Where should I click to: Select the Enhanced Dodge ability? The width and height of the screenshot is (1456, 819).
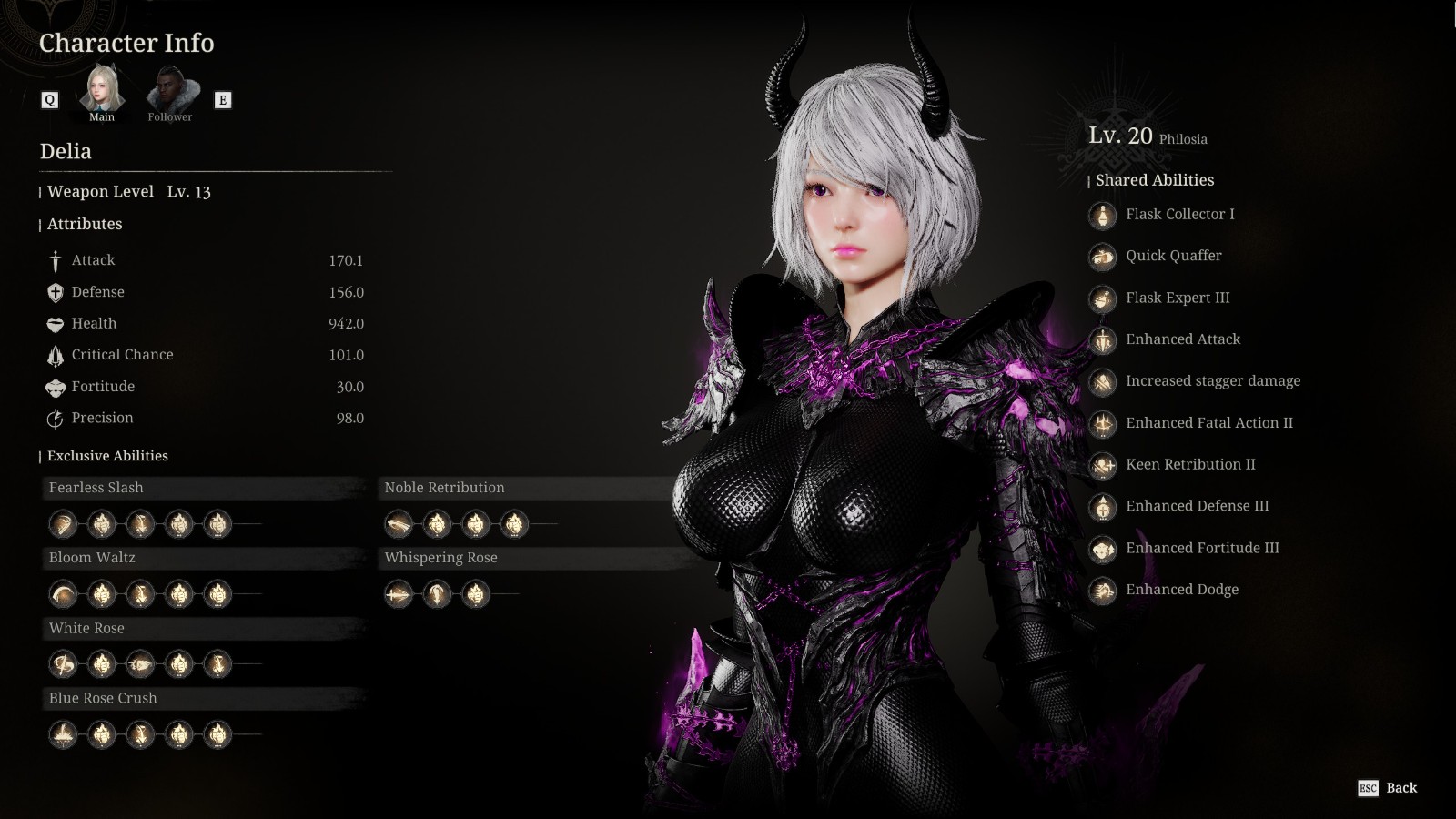[x=1181, y=591]
